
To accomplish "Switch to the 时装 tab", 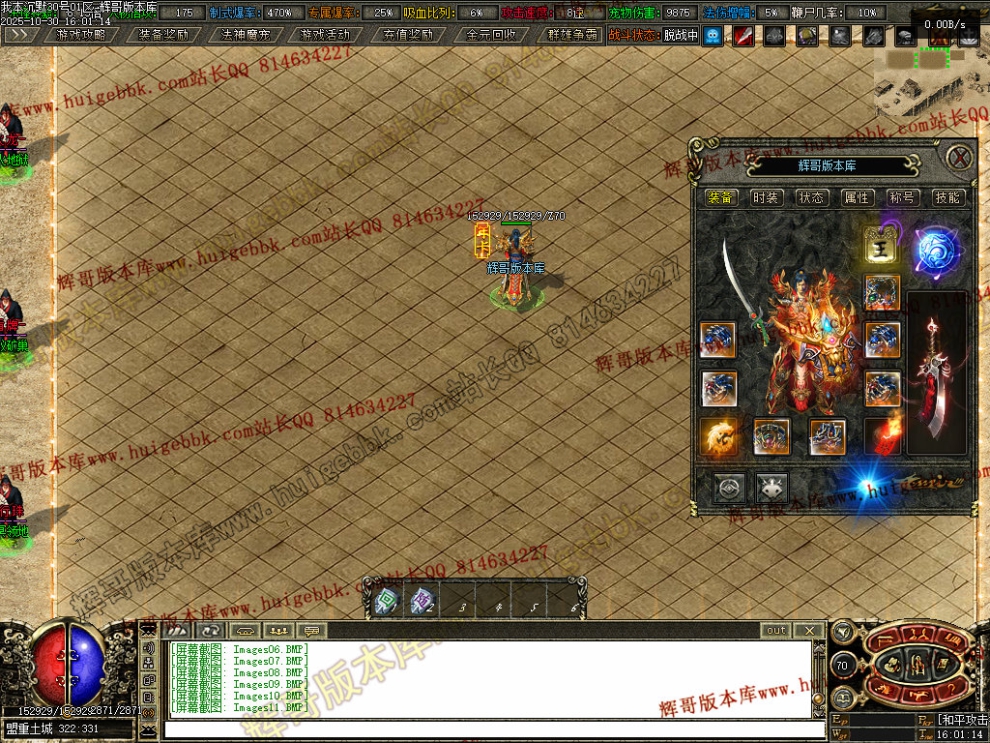I will pos(766,198).
